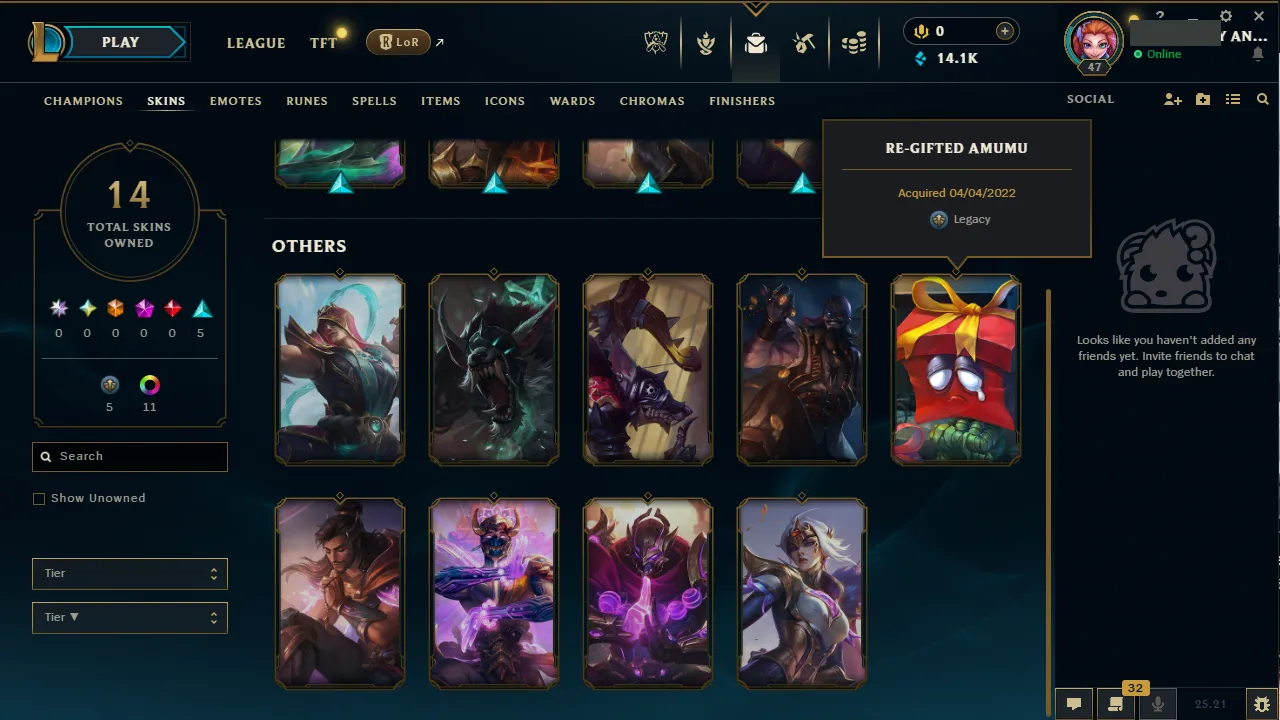Open the store coins icon

854,43
